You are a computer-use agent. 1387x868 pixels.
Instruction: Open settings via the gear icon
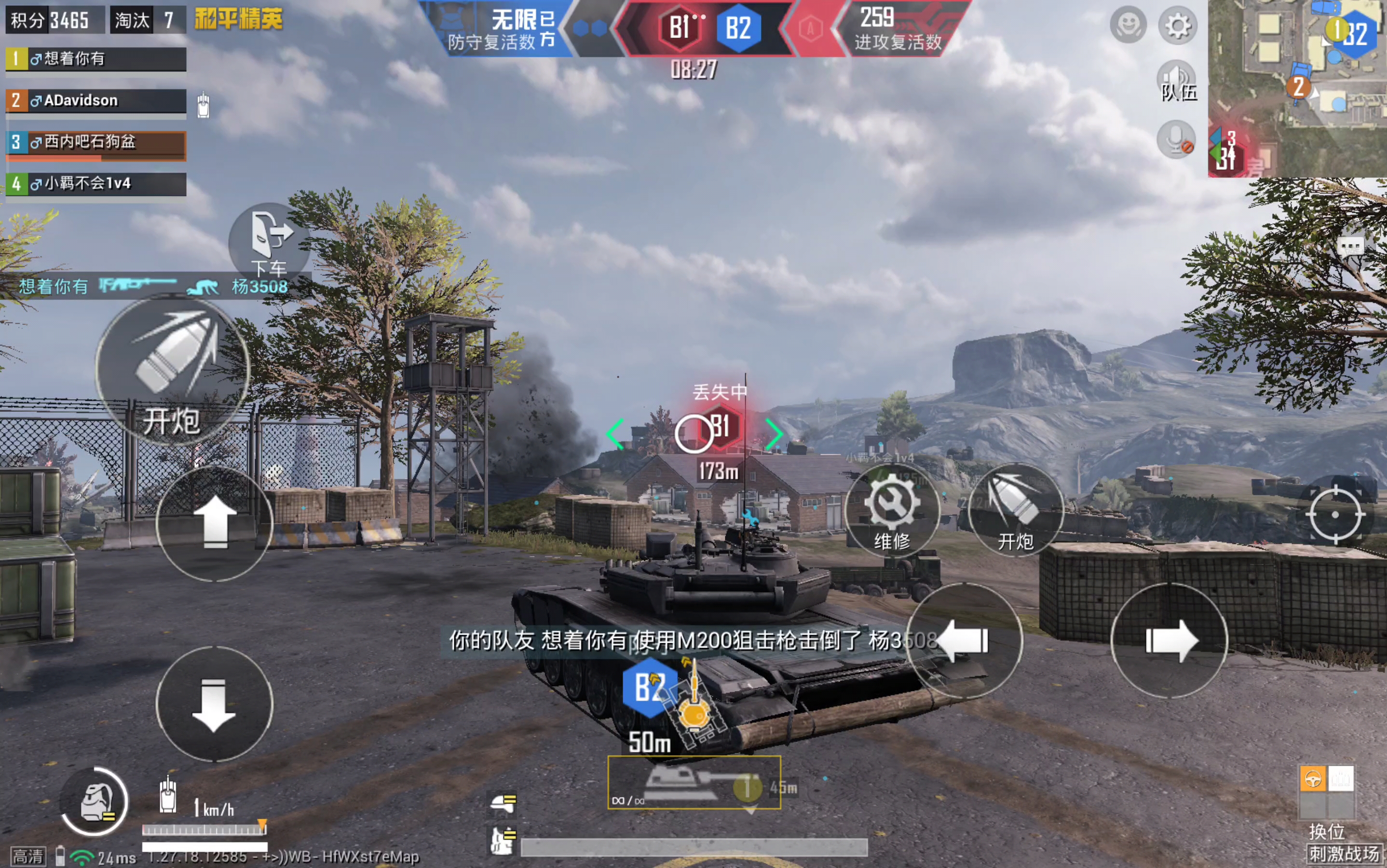pyautogui.click(x=1178, y=26)
